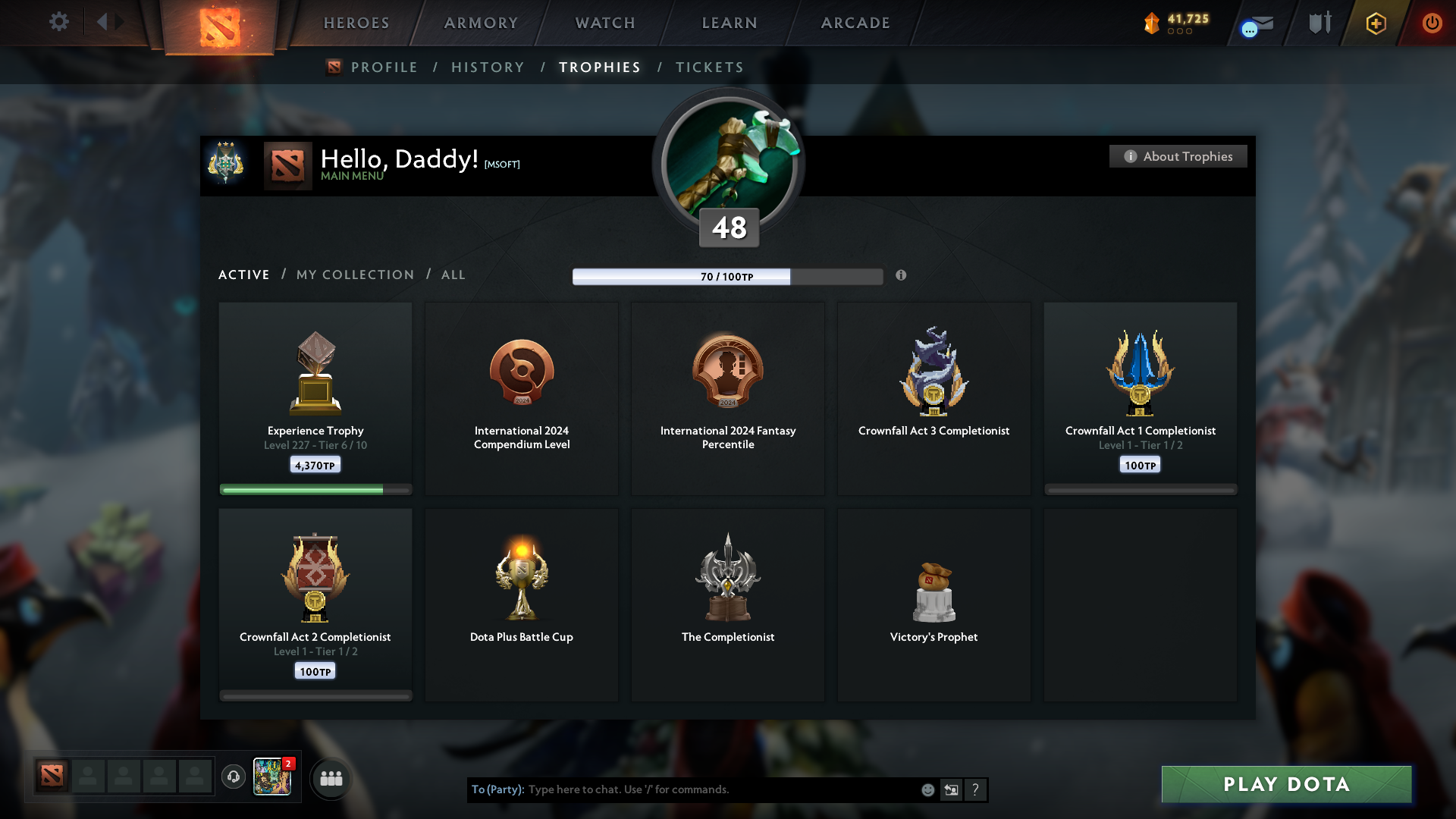Select the ACTIVE trophies filter
The height and width of the screenshot is (819, 1456).
[x=243, y=275]
